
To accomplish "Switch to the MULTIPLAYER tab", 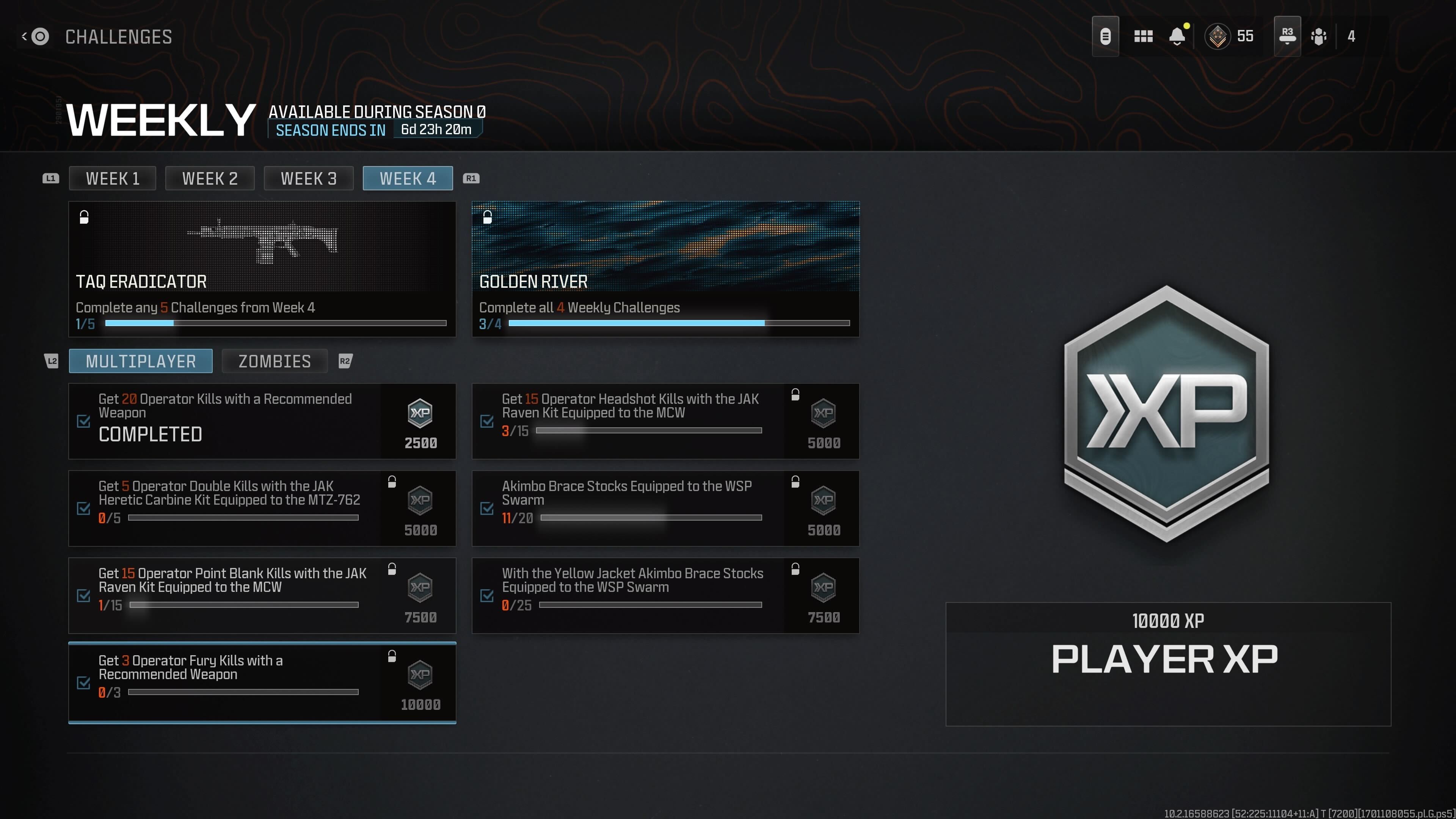I will pos(140,361).
